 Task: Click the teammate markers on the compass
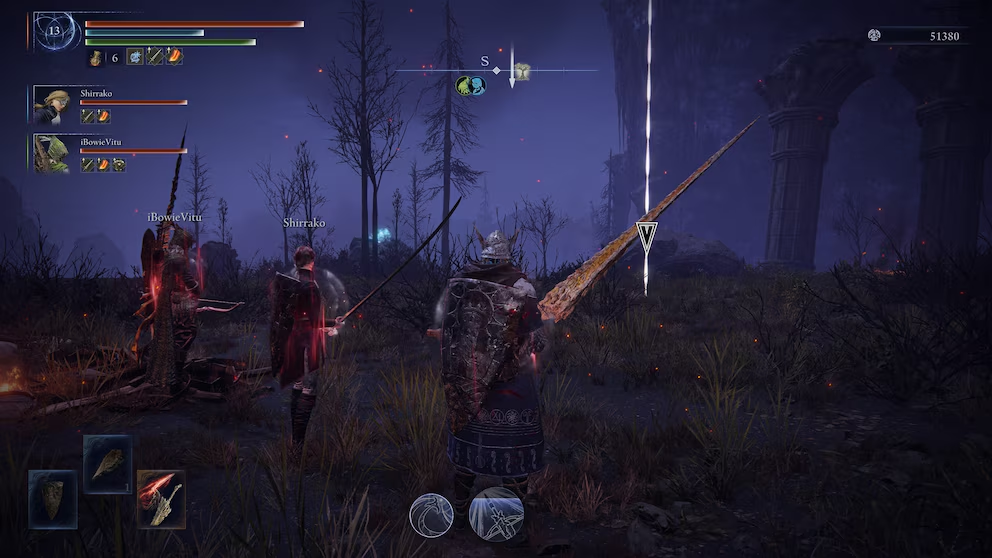point(470,86)
